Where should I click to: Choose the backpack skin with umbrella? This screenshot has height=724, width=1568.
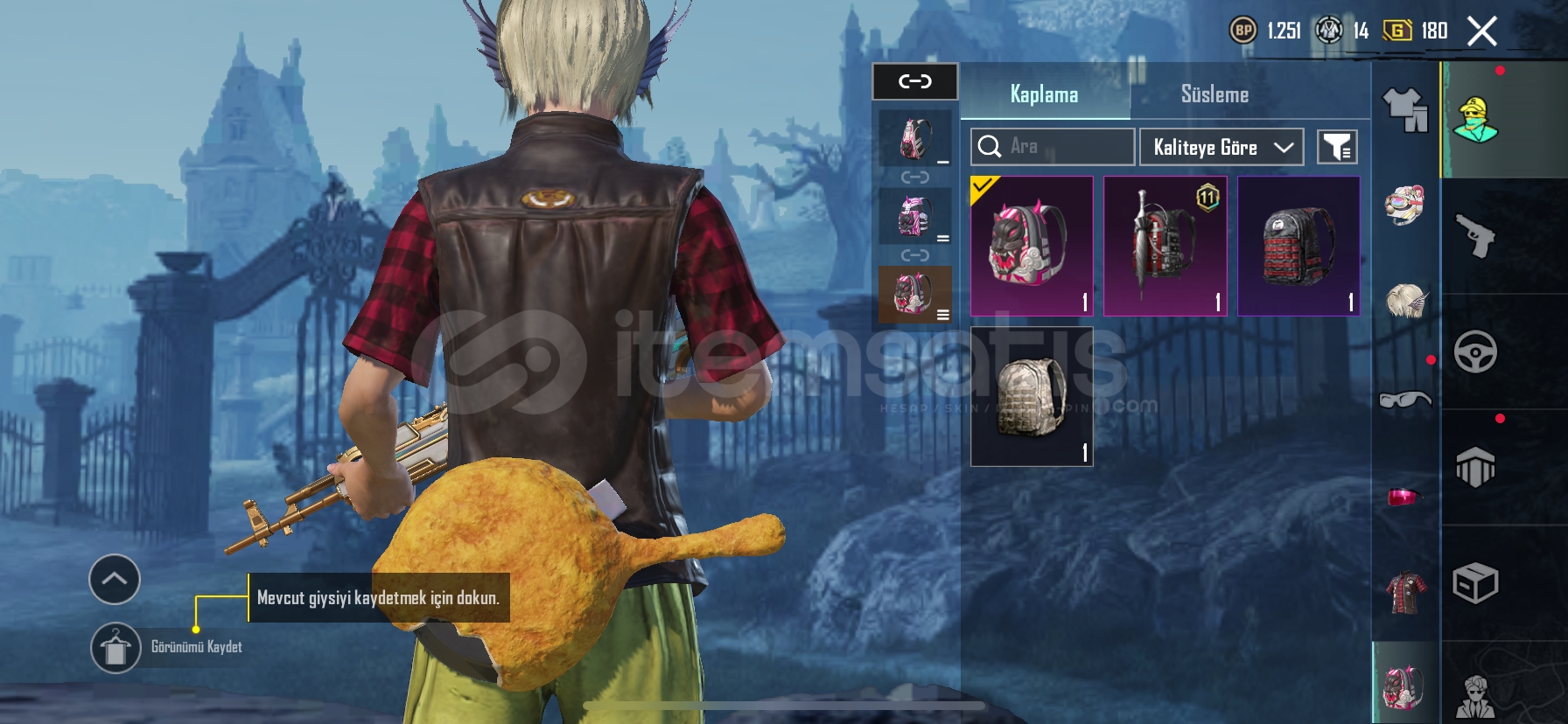pos(1165,246)
